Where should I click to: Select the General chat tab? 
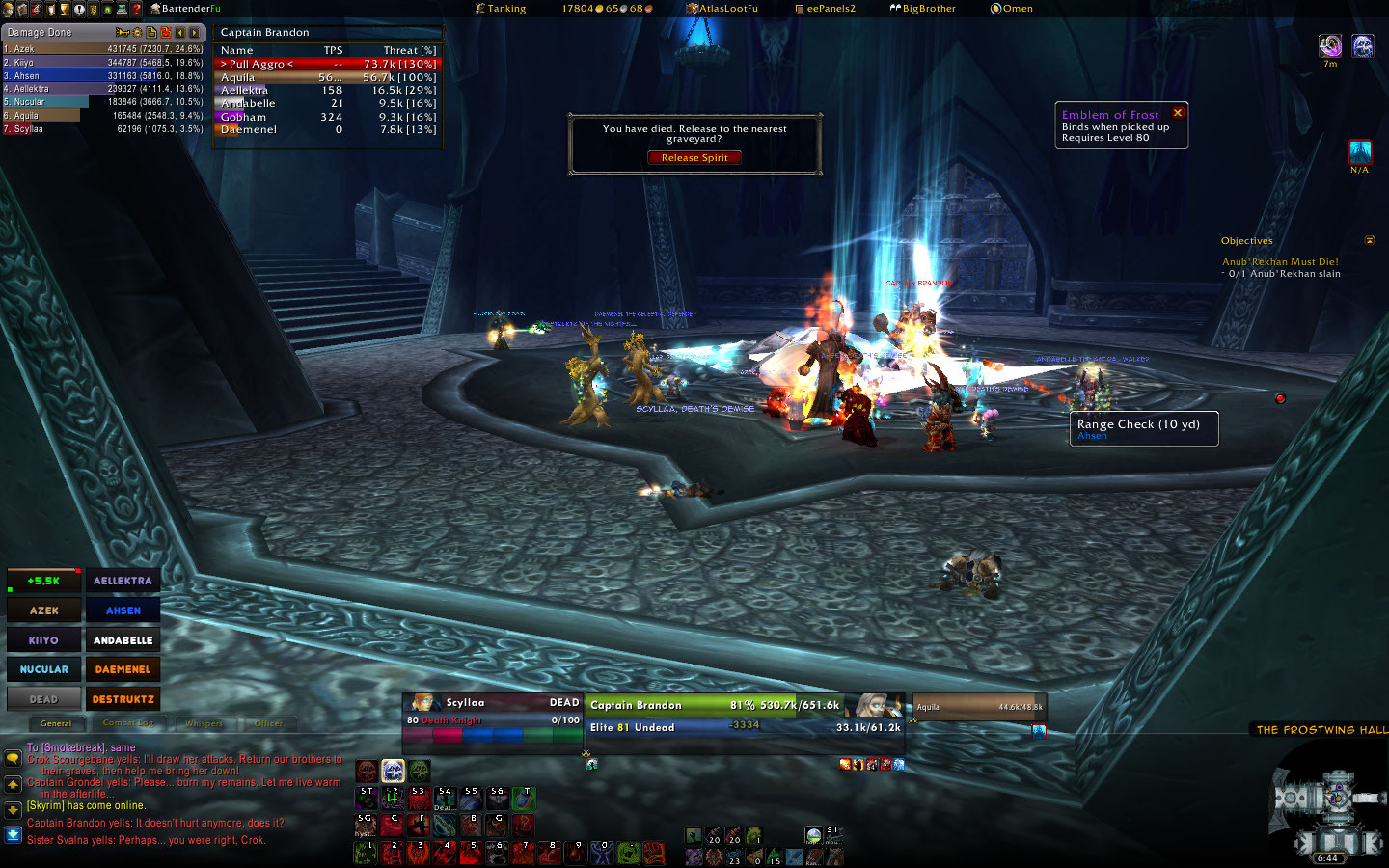tap(56, 723)
